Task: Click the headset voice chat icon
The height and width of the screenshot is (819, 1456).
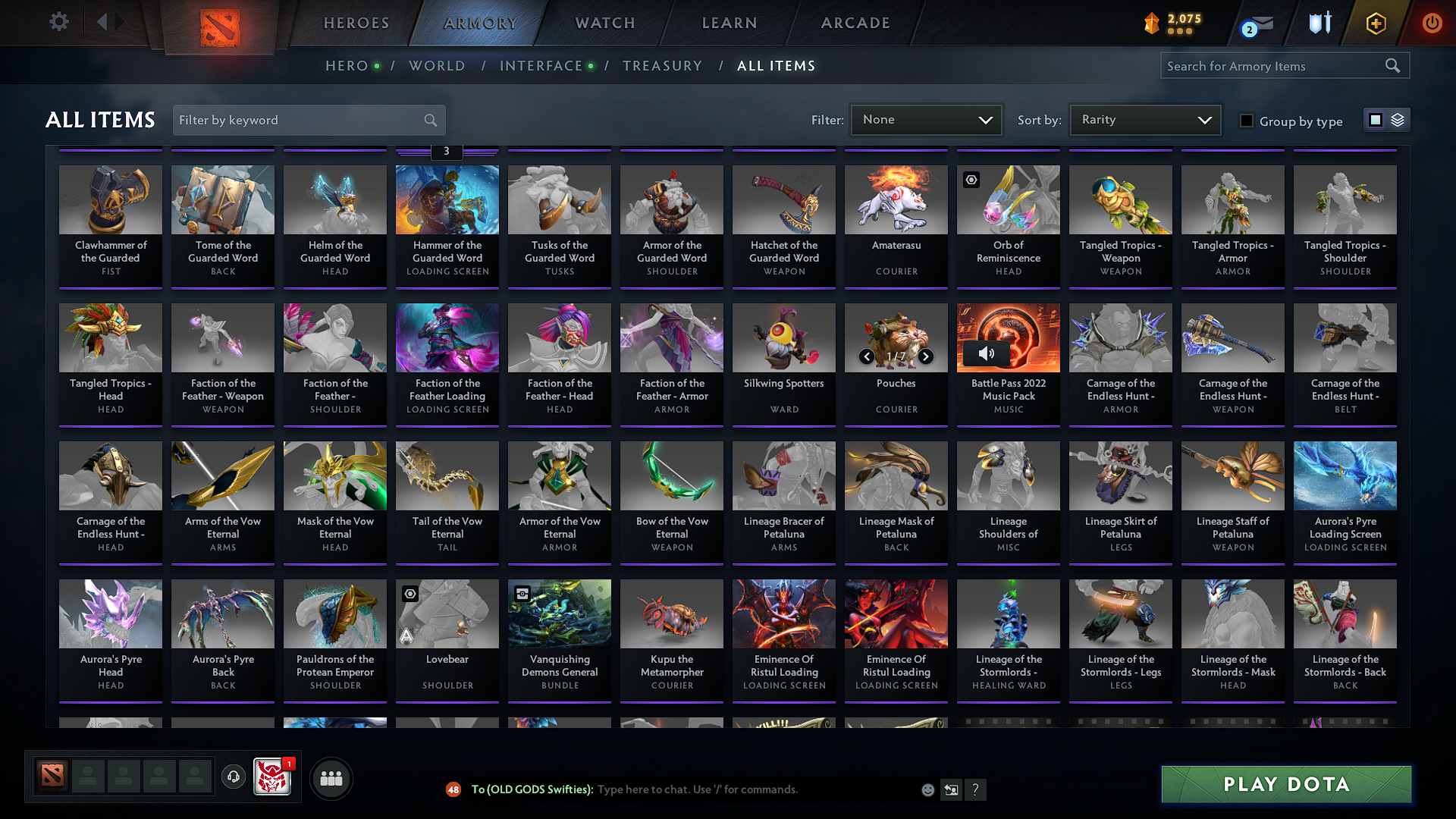Action: (233, 777)
